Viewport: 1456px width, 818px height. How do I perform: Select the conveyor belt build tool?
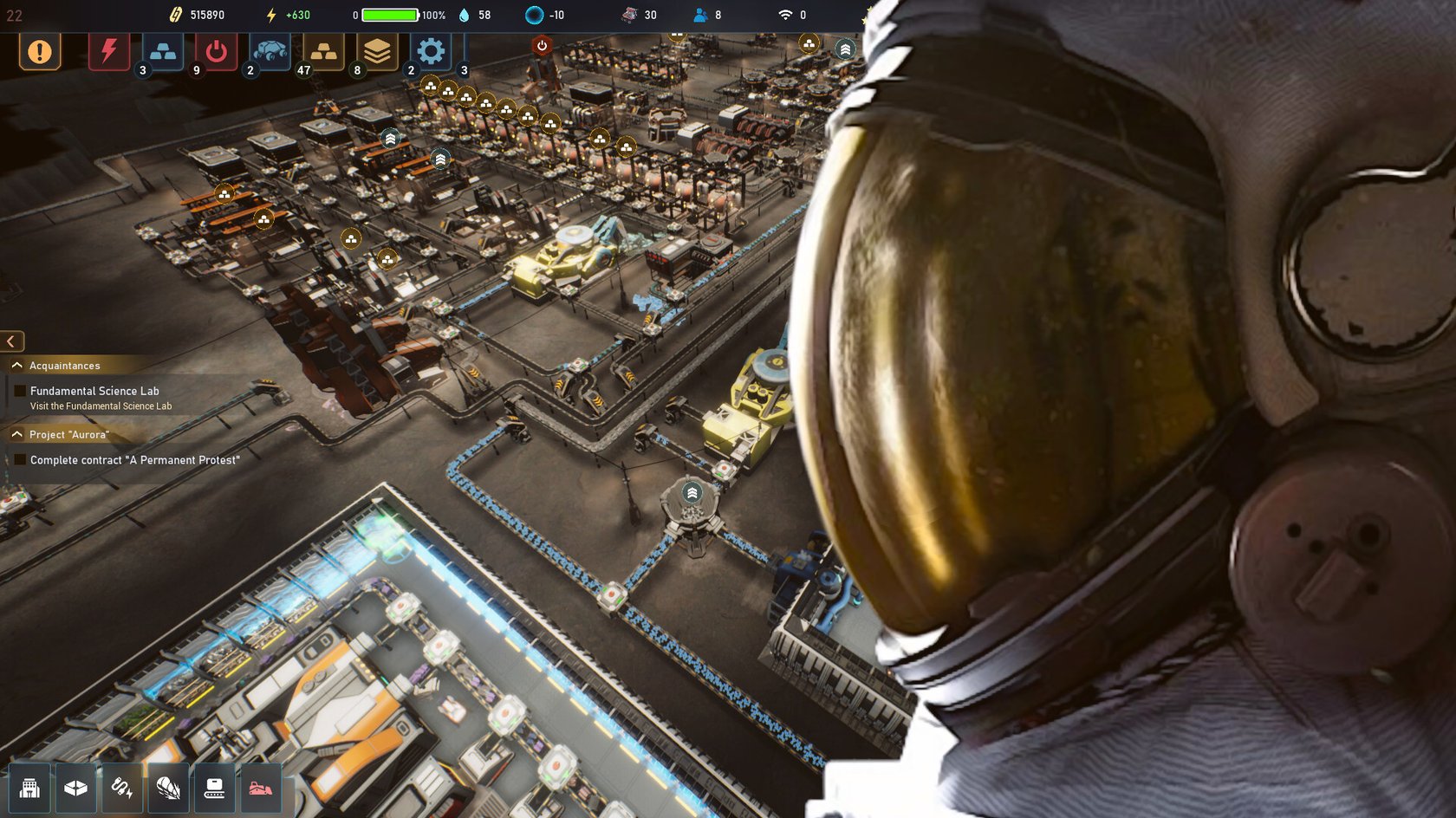point(214,788)
